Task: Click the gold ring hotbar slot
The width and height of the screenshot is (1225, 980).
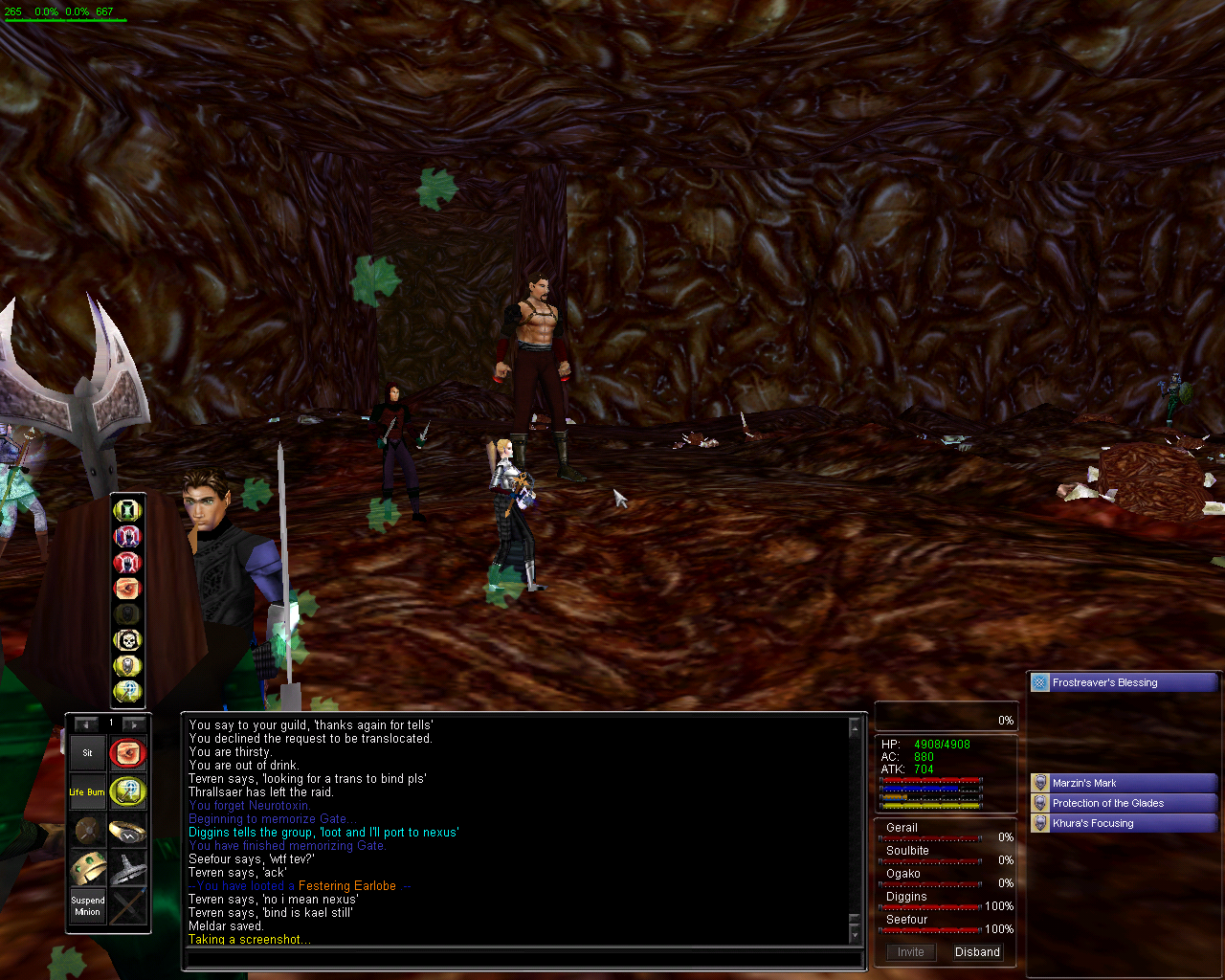Action: point(127,830)
